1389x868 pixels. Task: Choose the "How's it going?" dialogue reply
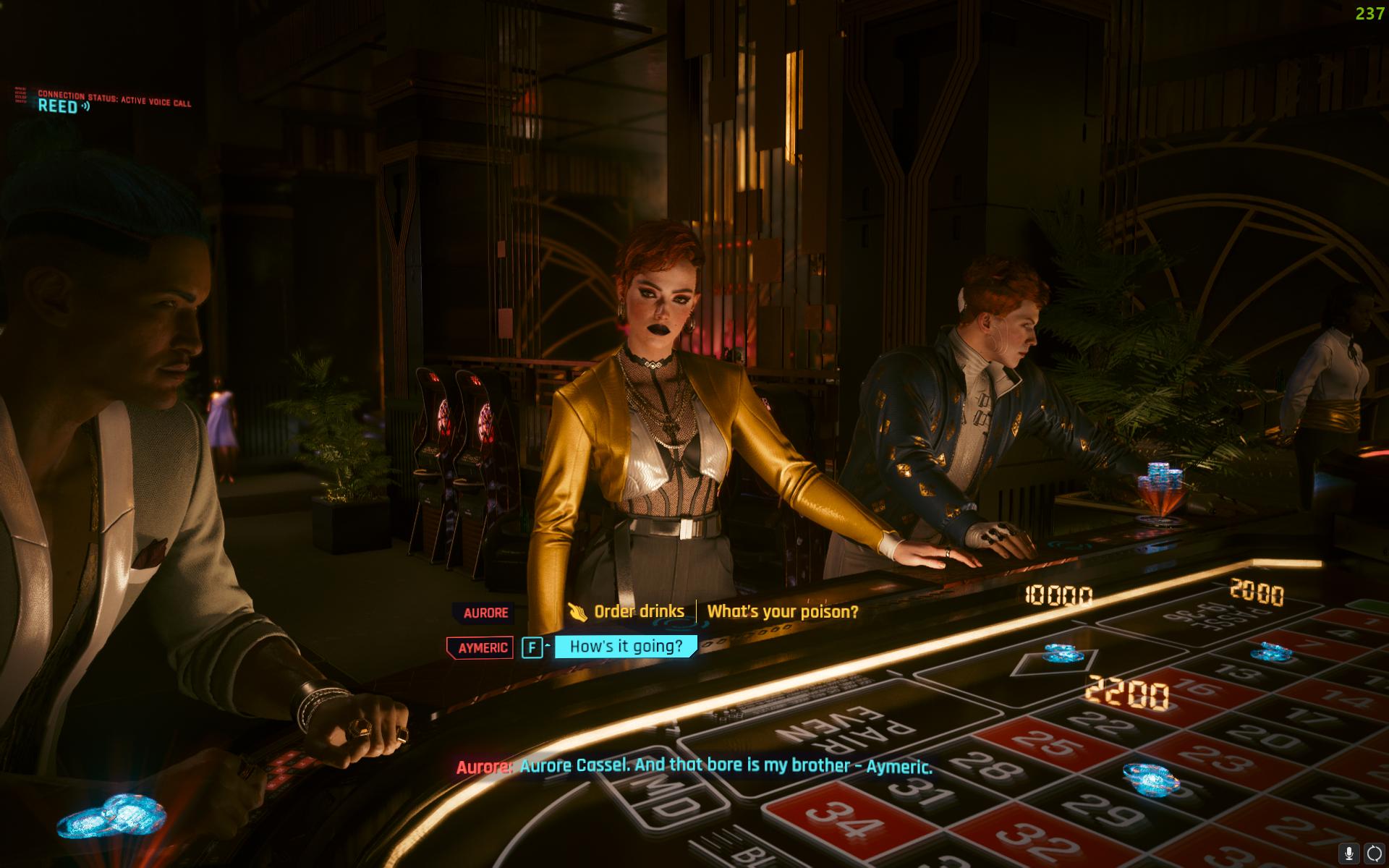click(x=626, y=647)
